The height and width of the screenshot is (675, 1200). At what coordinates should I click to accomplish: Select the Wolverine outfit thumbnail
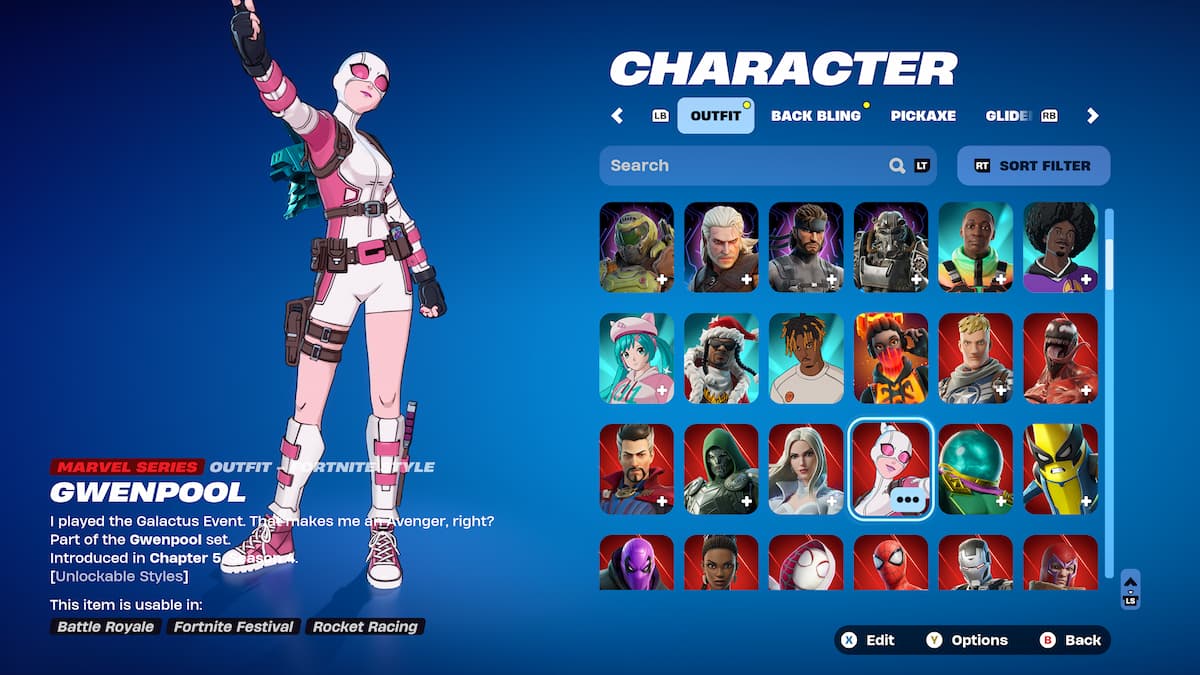point(1060,470)
